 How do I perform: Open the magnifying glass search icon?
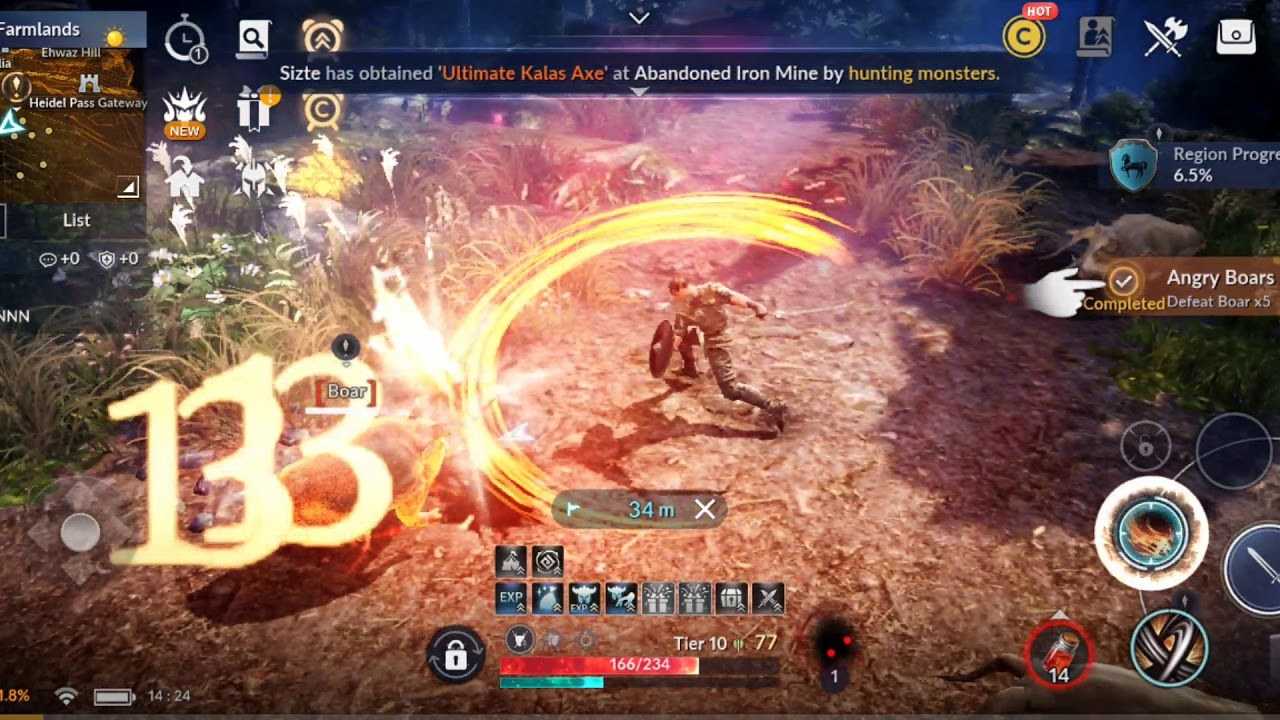254,38
